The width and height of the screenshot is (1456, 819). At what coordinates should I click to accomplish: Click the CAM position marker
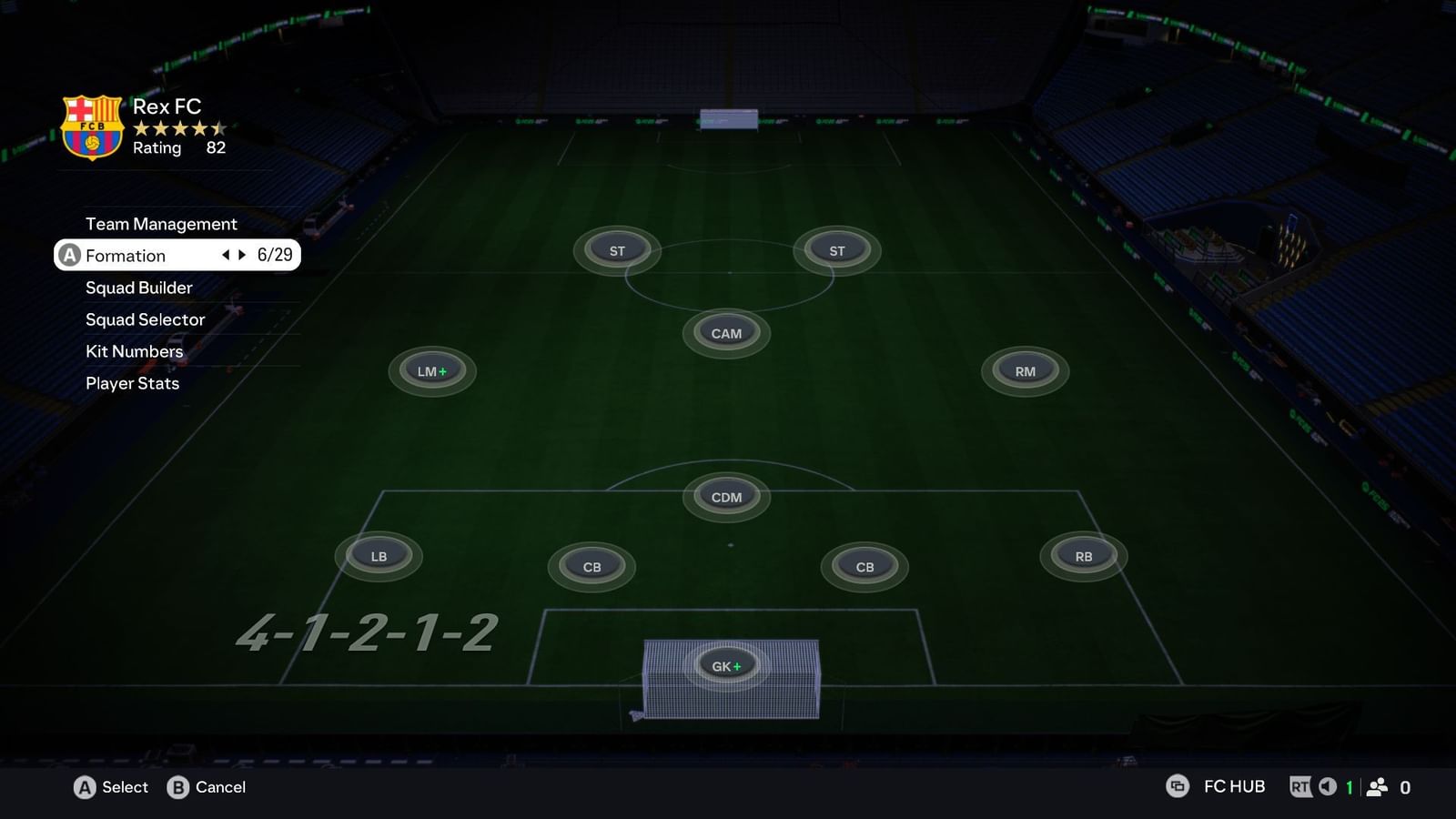pos(726,333)
